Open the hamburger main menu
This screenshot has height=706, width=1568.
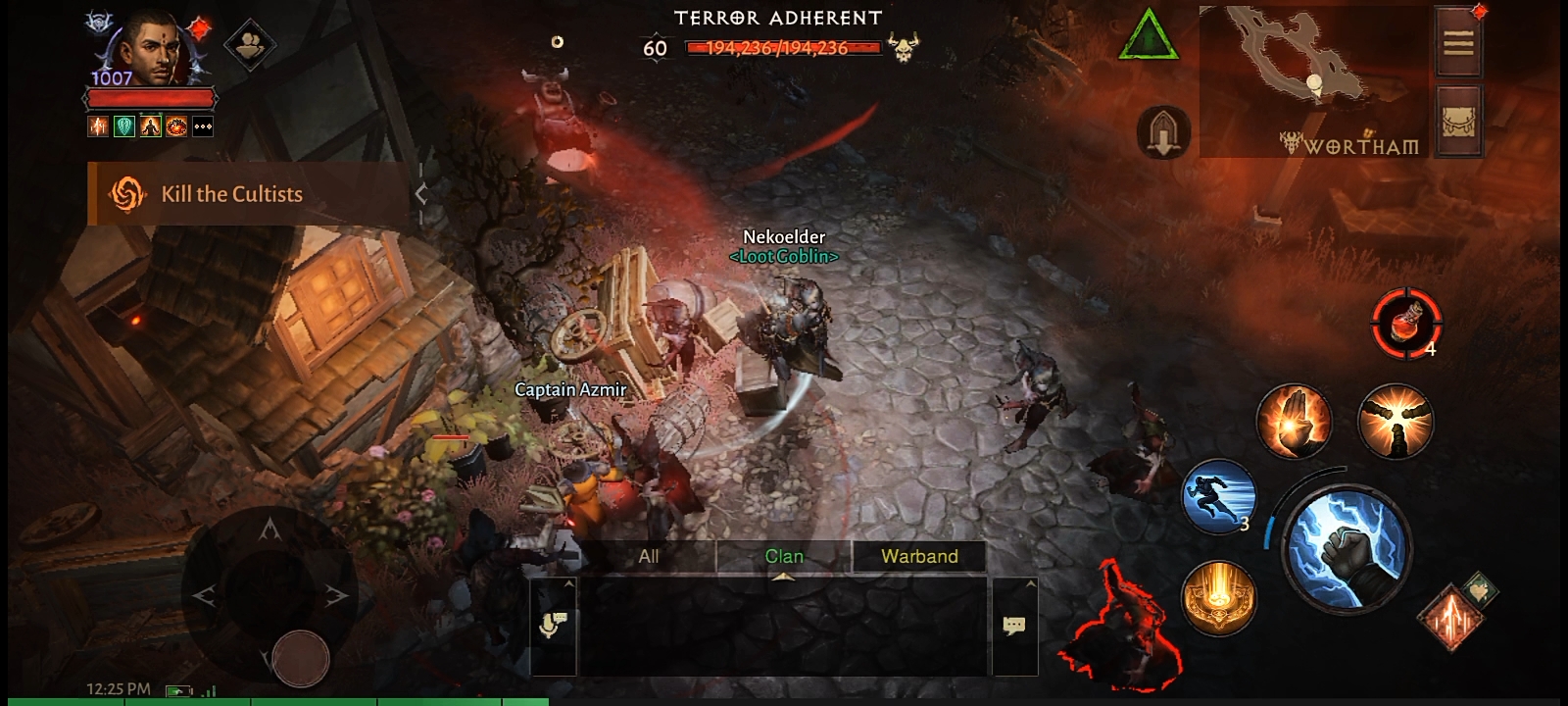tap(1457, 42)
